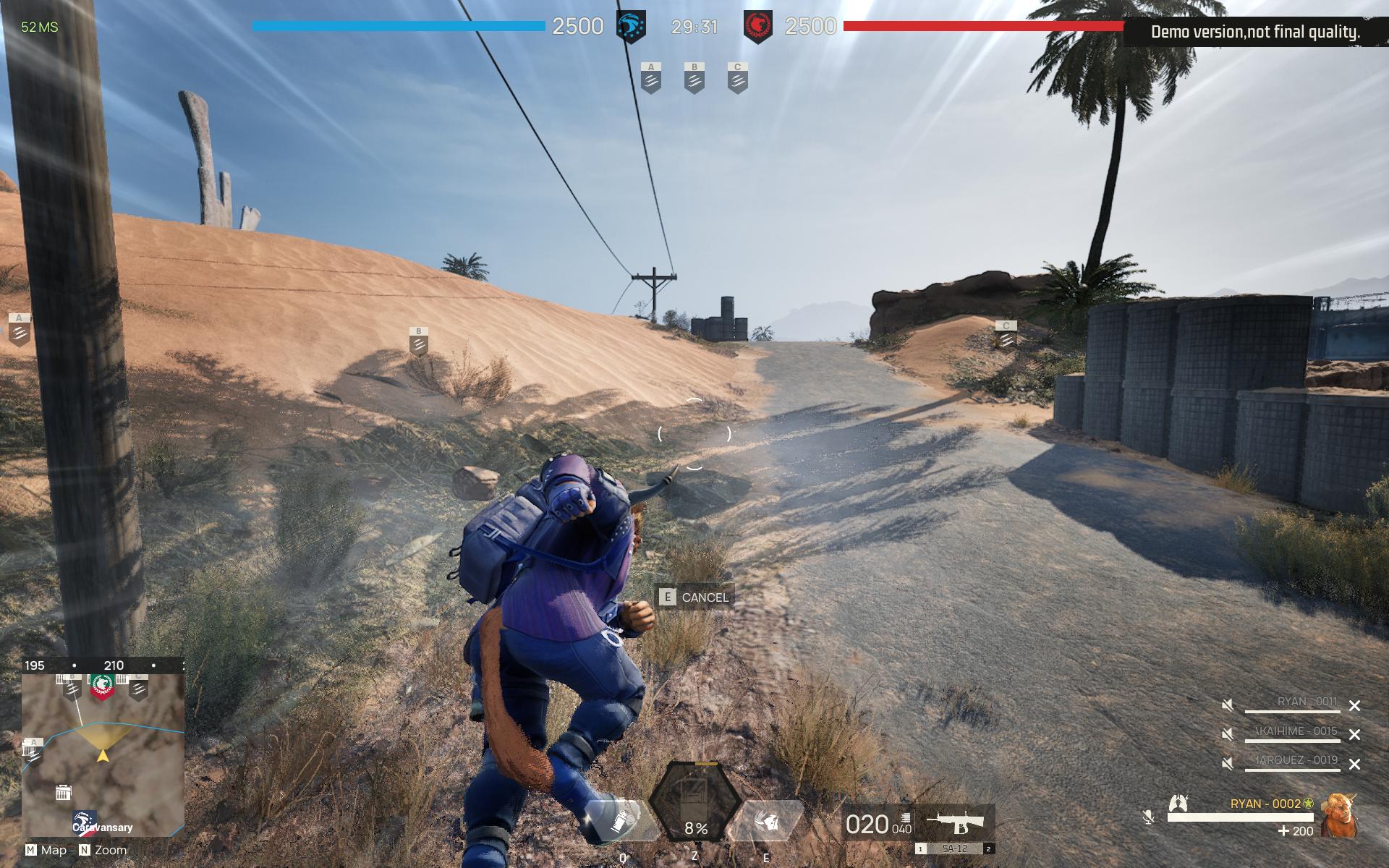Toggle speaker icon for MARQUEZ - 0019
The height and width of the screenshot is (868, 1389).
coord(1228,764)
